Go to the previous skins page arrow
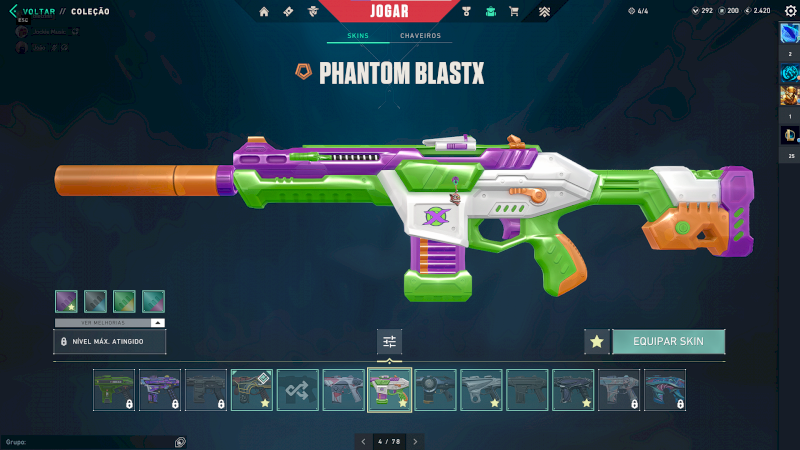Screen dimensions: 800x450 pyautogui.click(x=363, y=441)
